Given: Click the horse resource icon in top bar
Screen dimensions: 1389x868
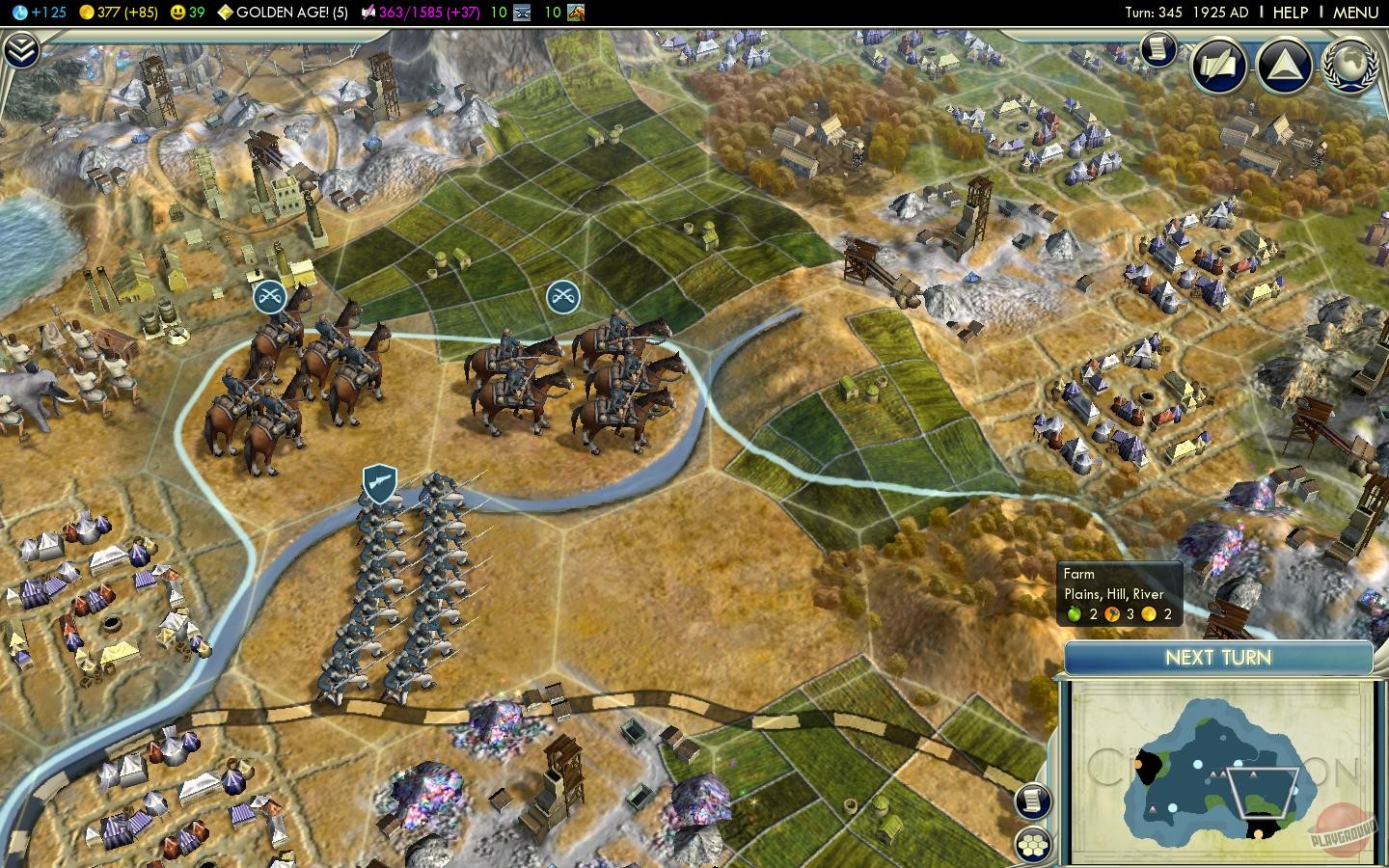Looking at the screenshot, I should (576, 13).
